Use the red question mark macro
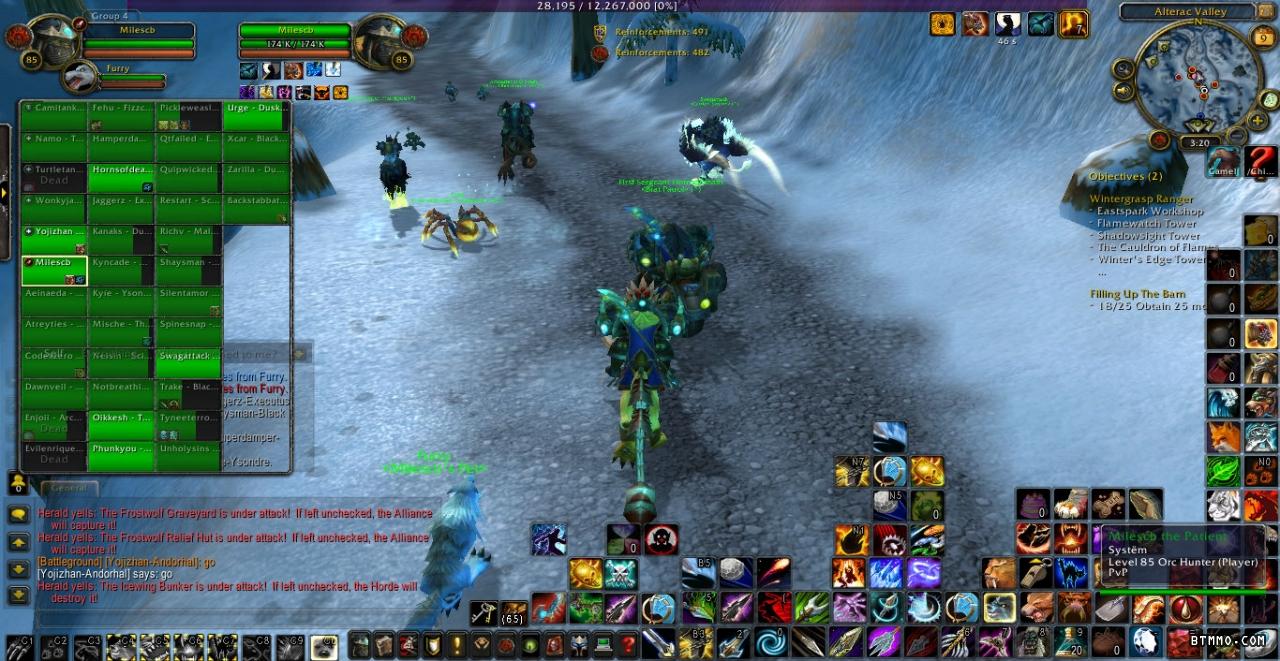The height and width of the screenshot is (661, 1280). click(1261, 161)
